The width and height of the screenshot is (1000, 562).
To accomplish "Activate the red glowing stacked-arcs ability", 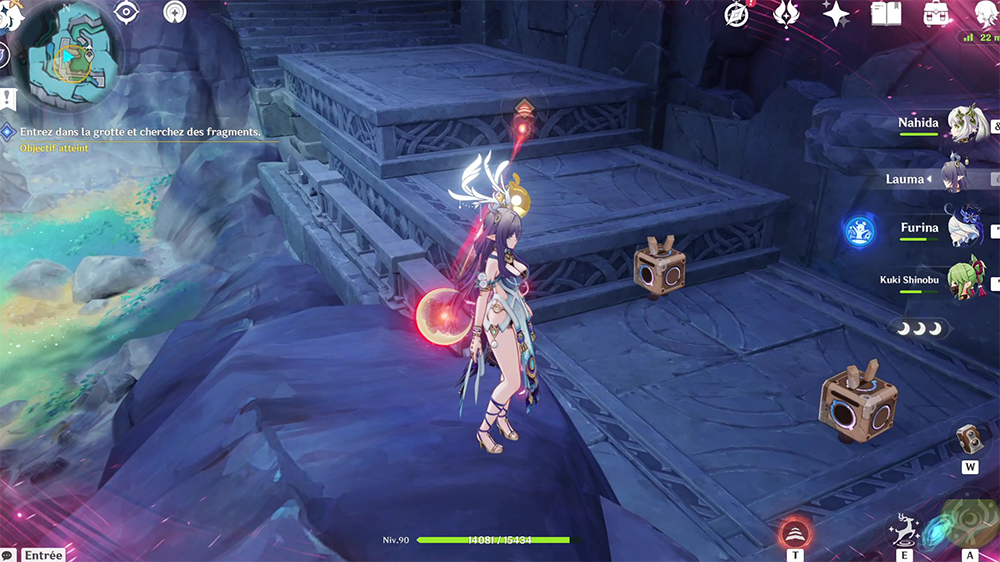I will (794, 531).
